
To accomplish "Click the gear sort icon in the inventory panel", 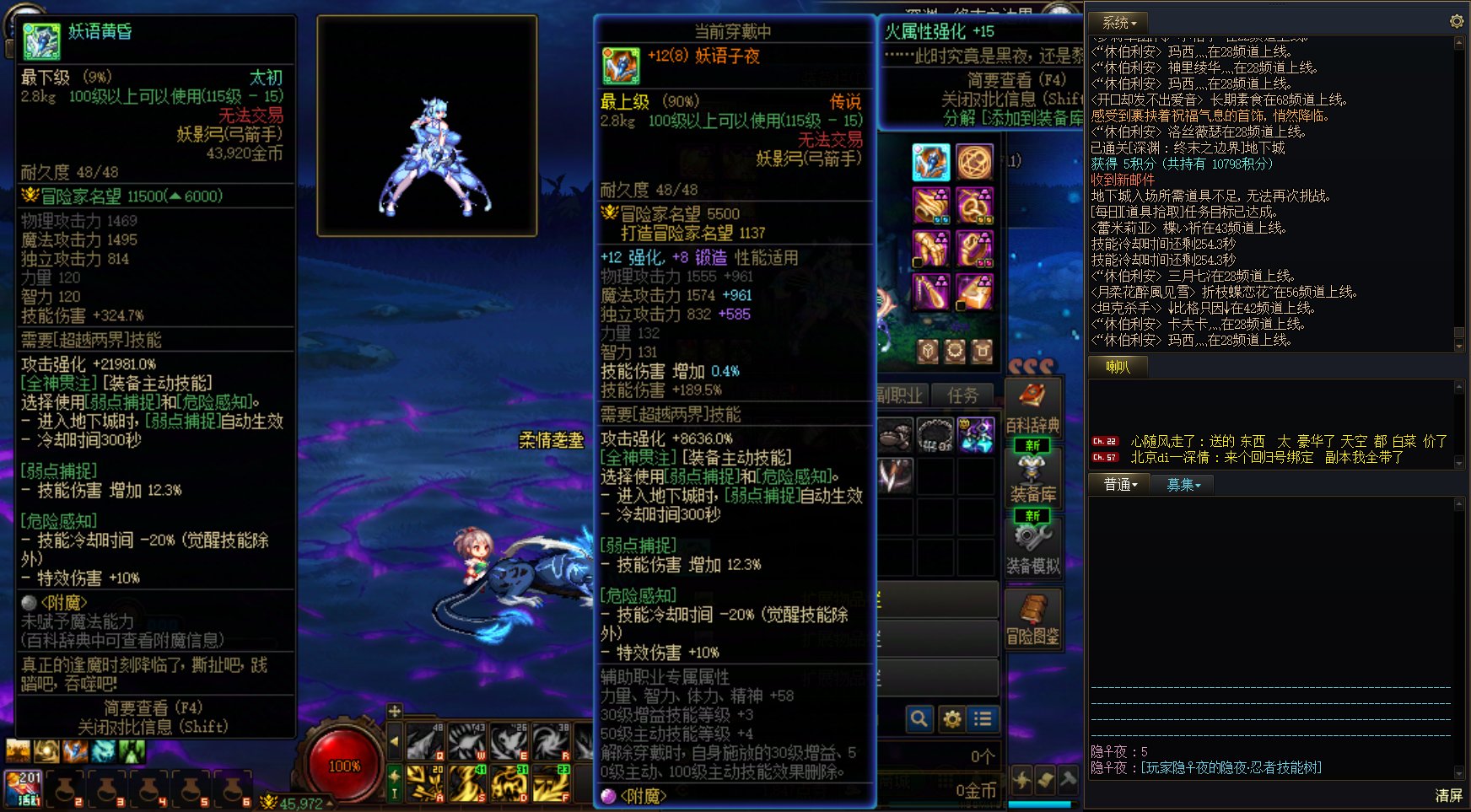I will [952, 719].
